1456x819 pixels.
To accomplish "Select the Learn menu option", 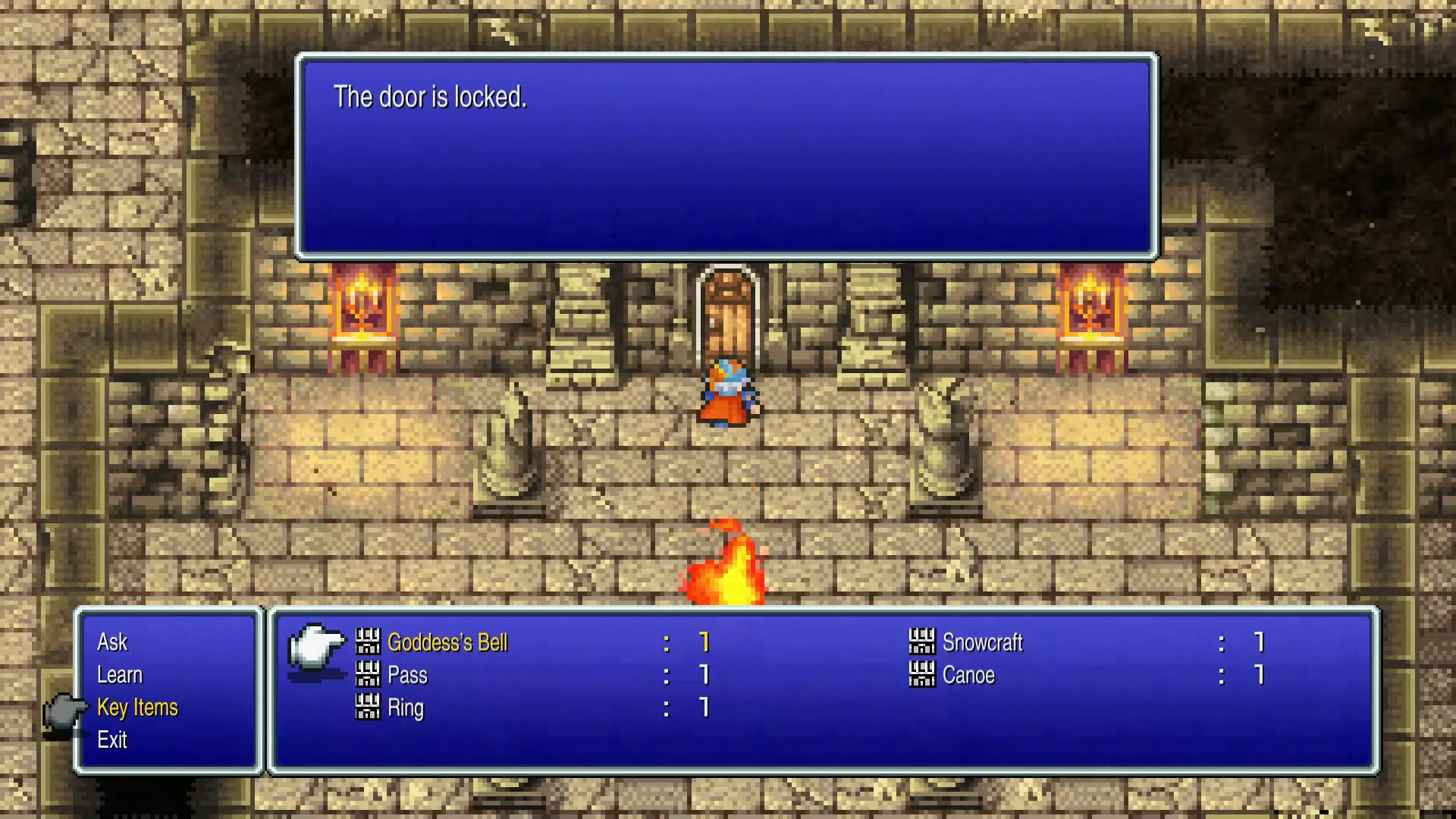I will pyautogui.click(x=120, y=675).
